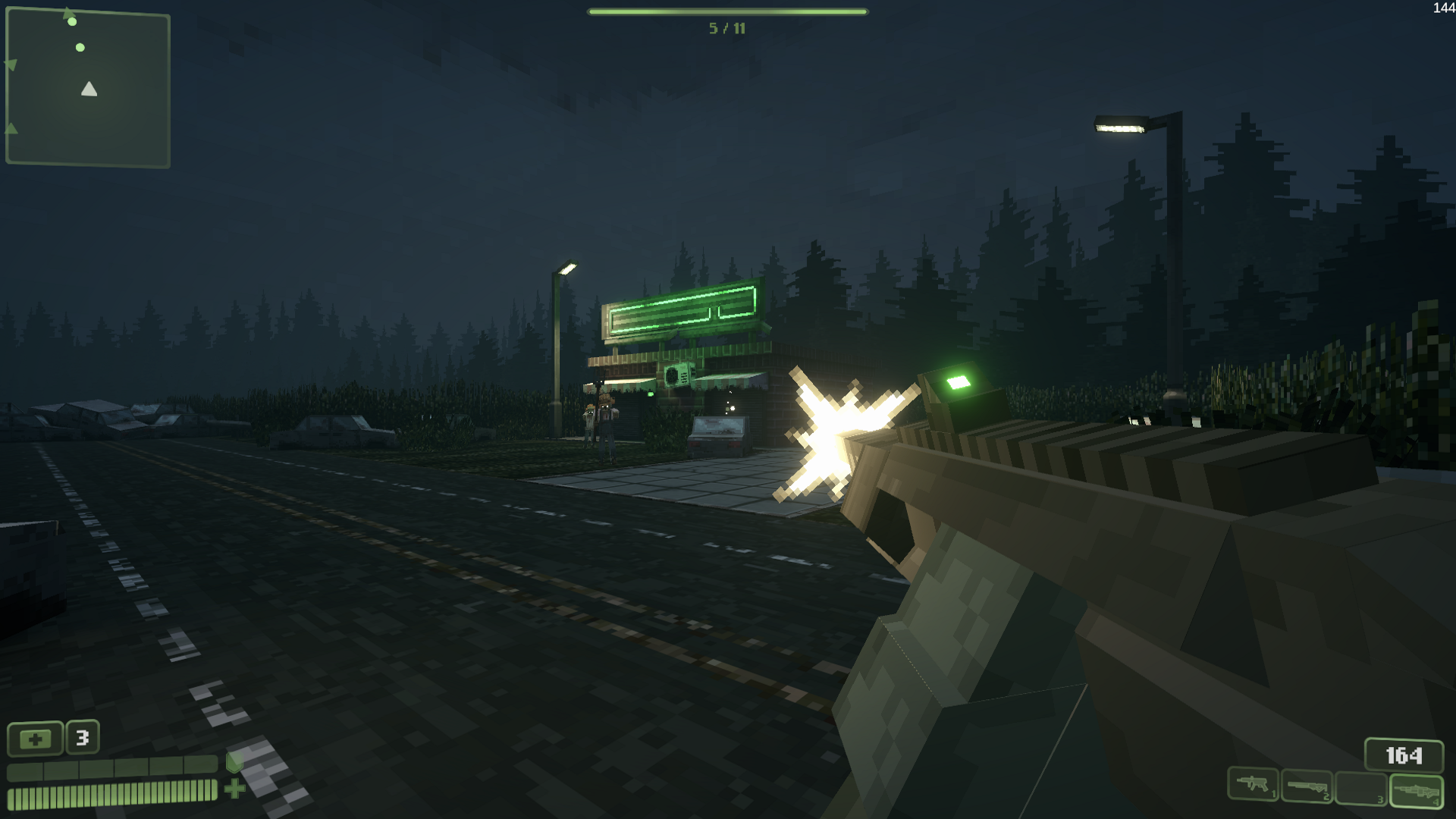The image size is (1456, 819).
Task: Click the lower green dot on the minimap
Action: pos(80,47)
